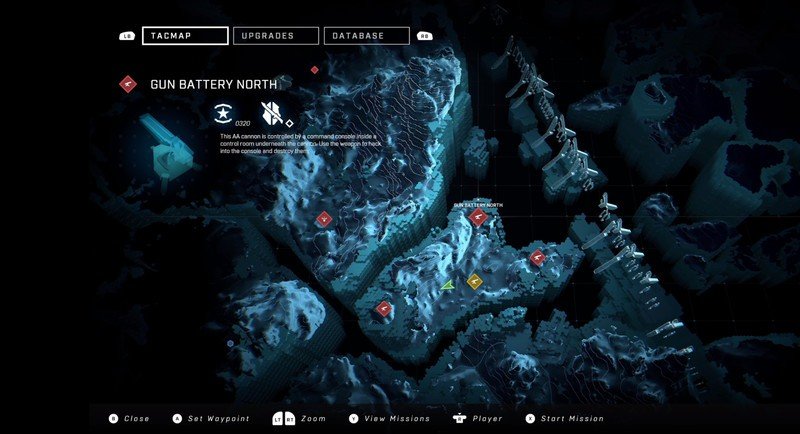The width and height of the screenshot is (800, 434).
Task: Select the labeled Gun Battery North map marker
Action: (477, 216)
